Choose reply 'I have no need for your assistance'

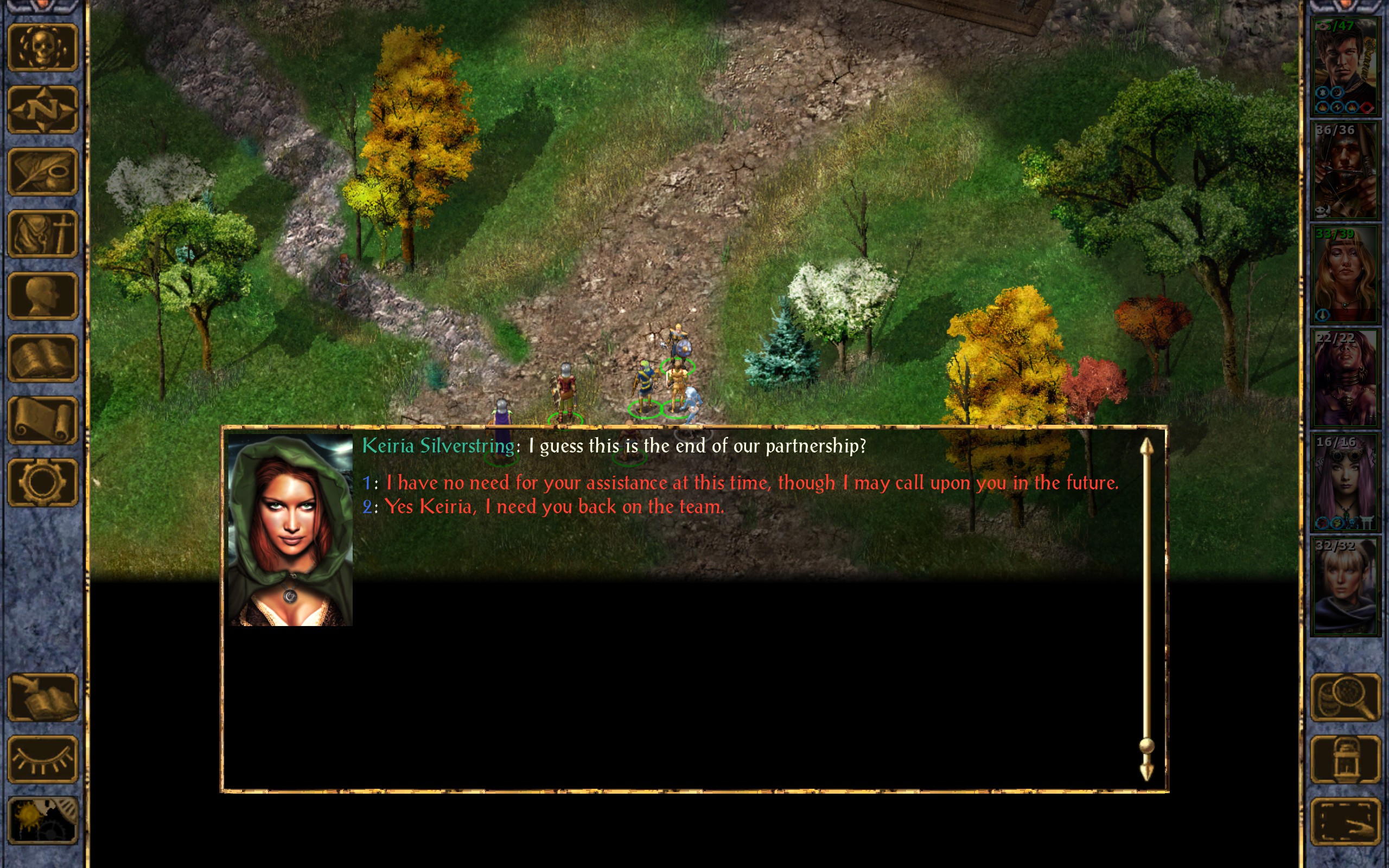click(752, 483)
